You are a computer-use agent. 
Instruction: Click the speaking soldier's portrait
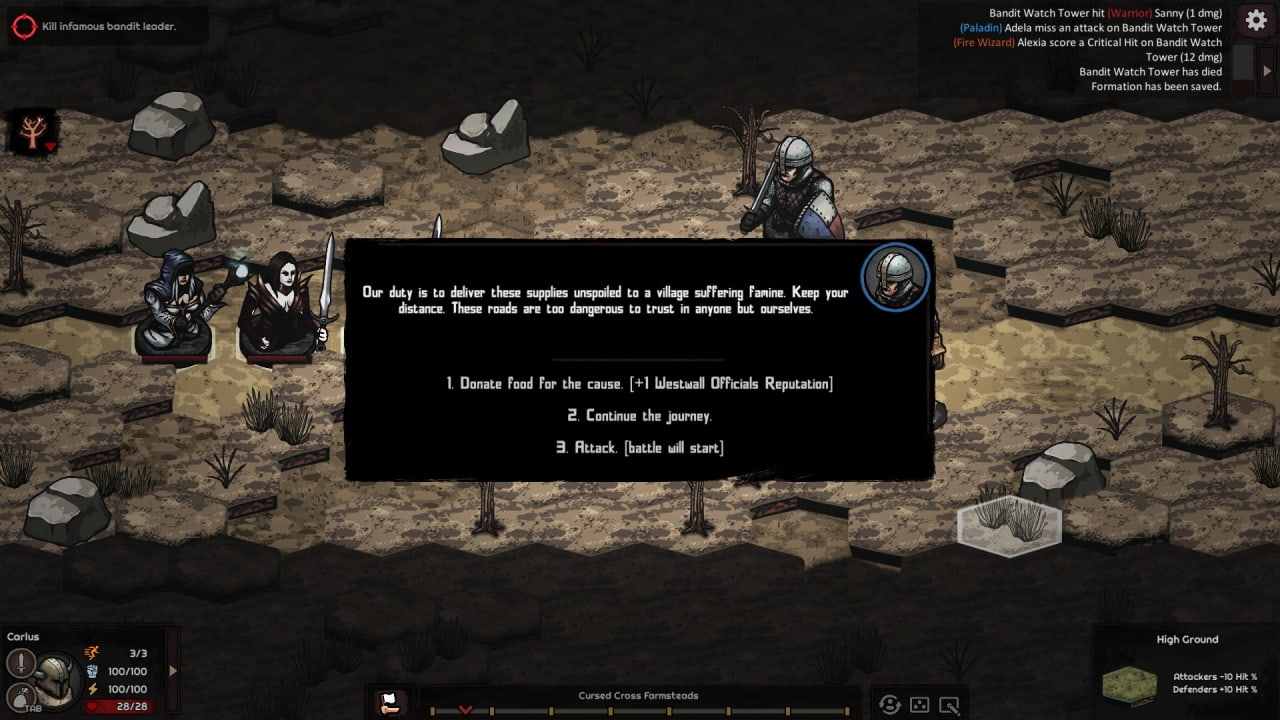point(894,276)
